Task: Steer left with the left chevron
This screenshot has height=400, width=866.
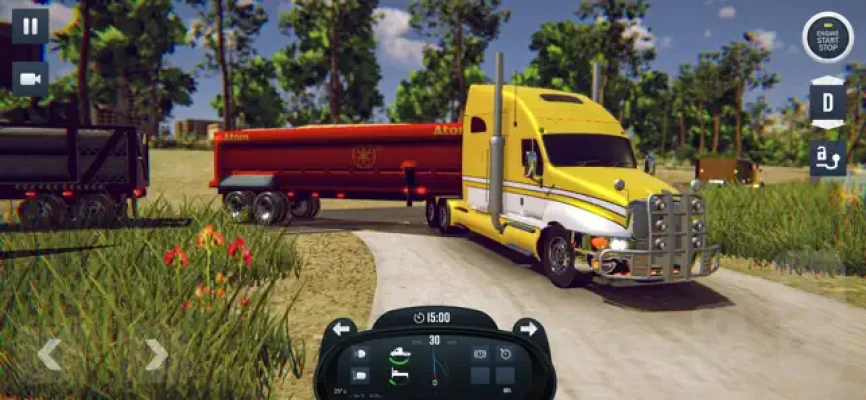Action: [x=49, y=353]
